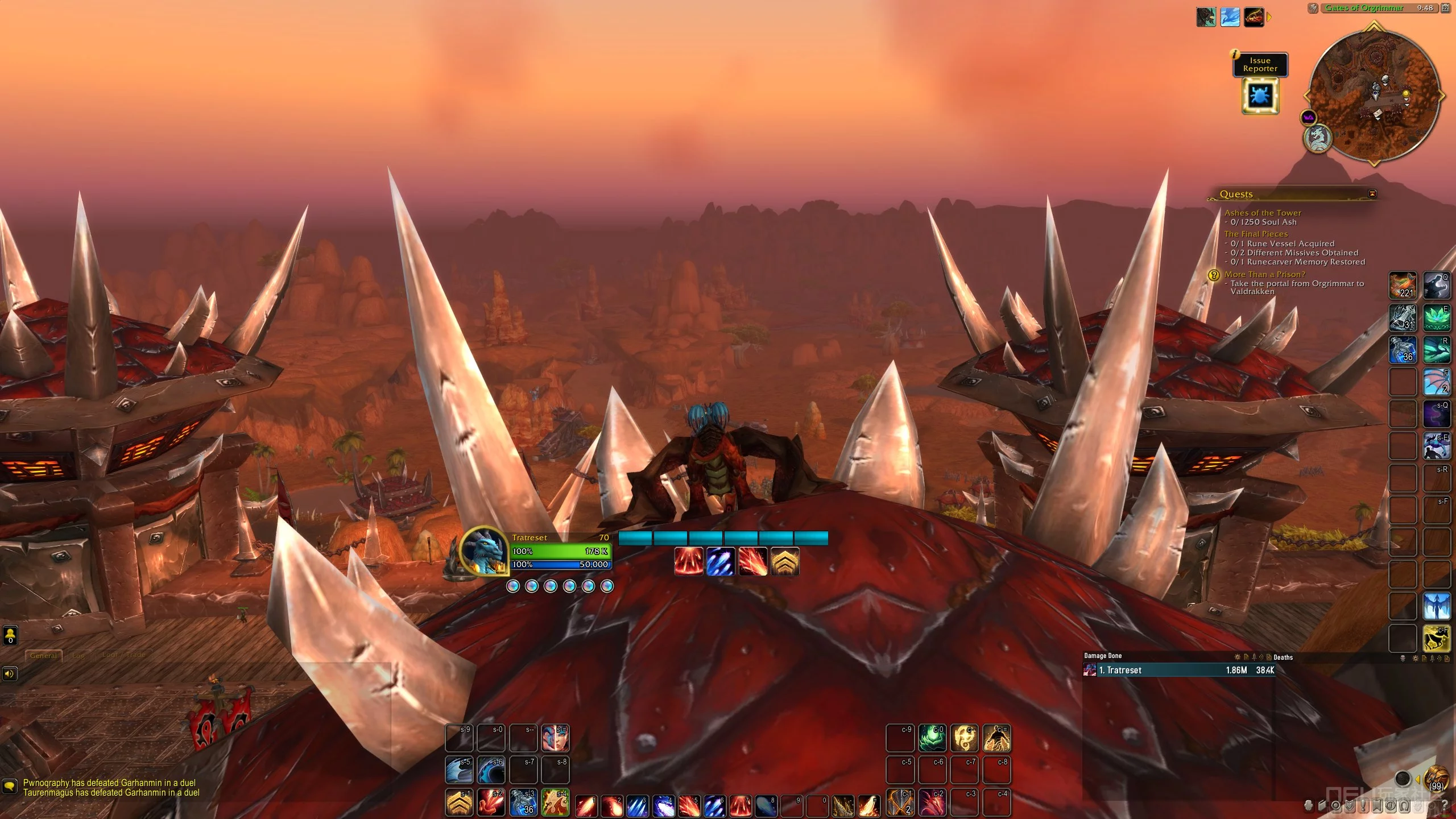This screenshot has width=1456, height=819.
Task: Select the More Than a Prison? quest
Action: [x=1265, y=274]
